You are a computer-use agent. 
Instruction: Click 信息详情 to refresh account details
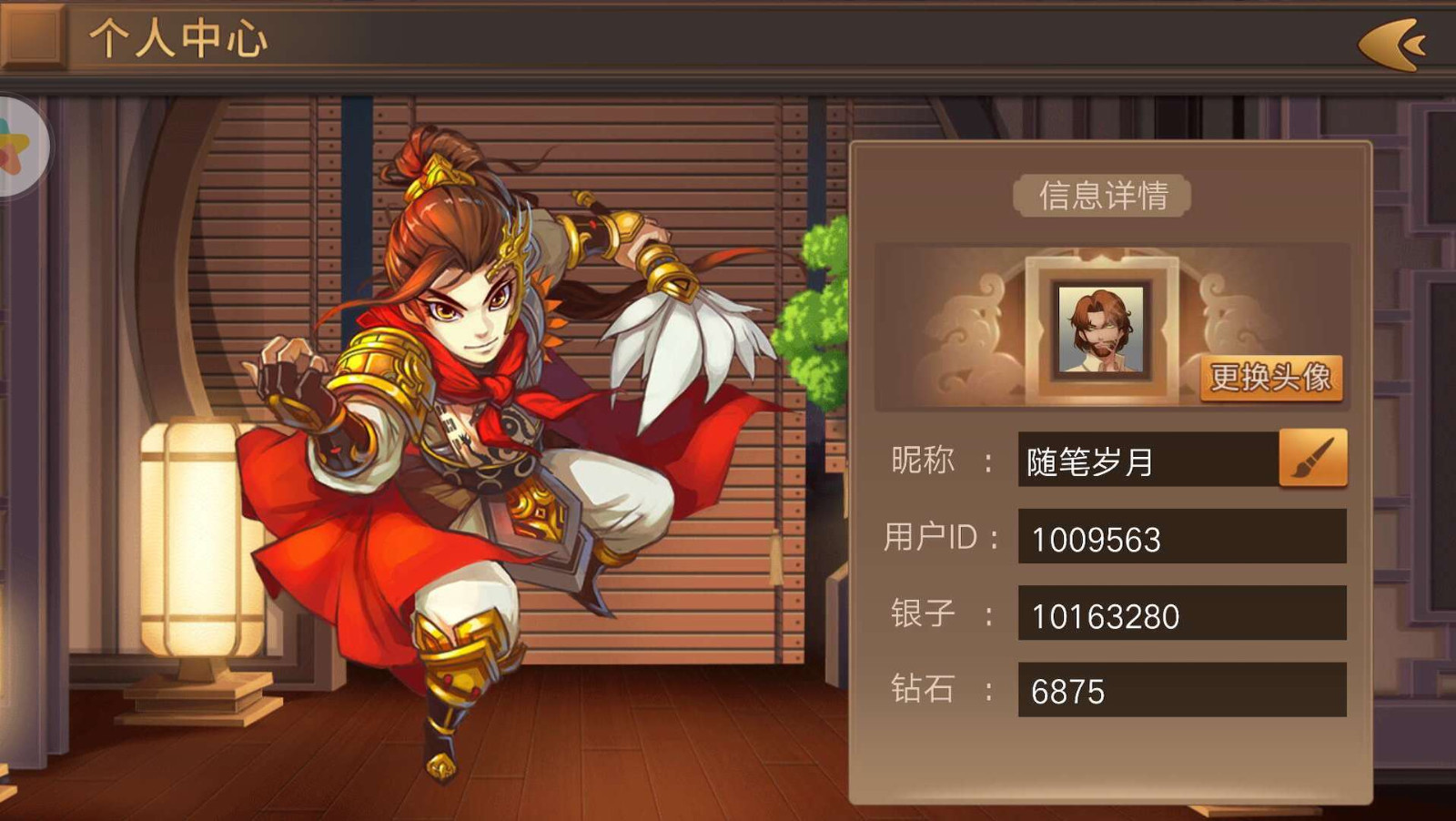pos(1101,196)
